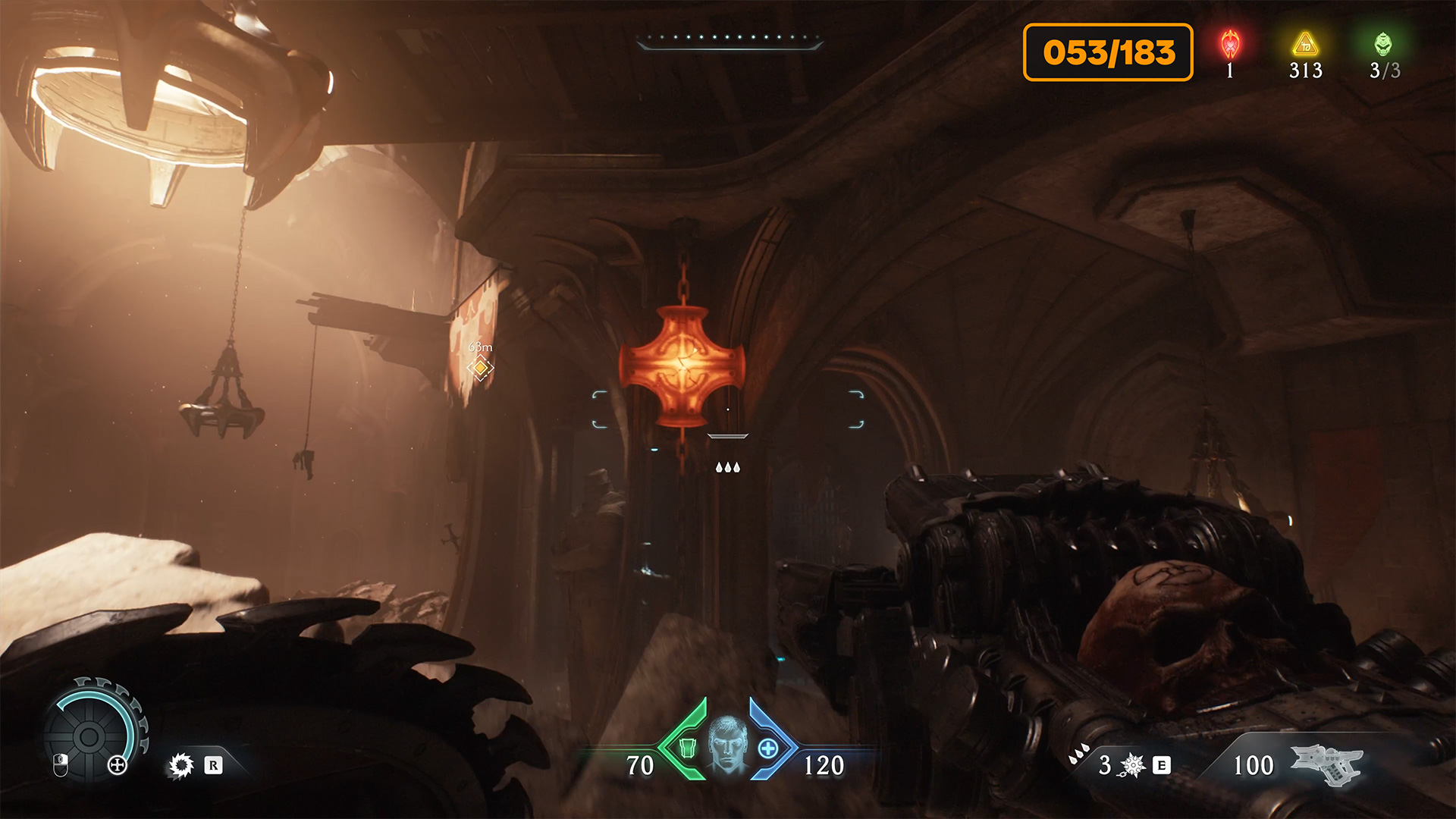The height and width of the screenshot is (819, 1456).
Task: Select the equipped weapon icon
Action: (1326, 763)
